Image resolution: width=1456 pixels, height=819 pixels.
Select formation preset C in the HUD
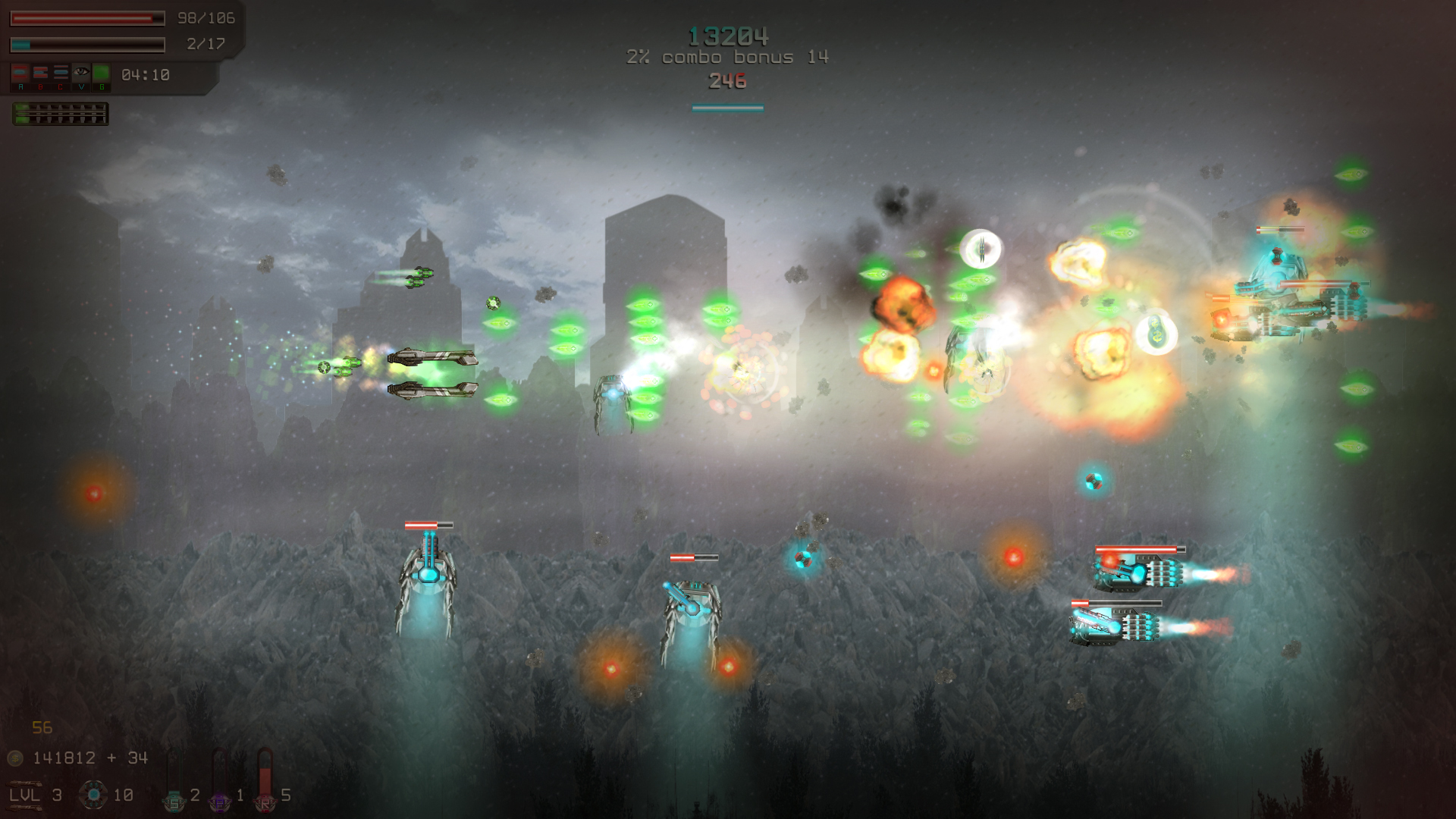[61, 73]
